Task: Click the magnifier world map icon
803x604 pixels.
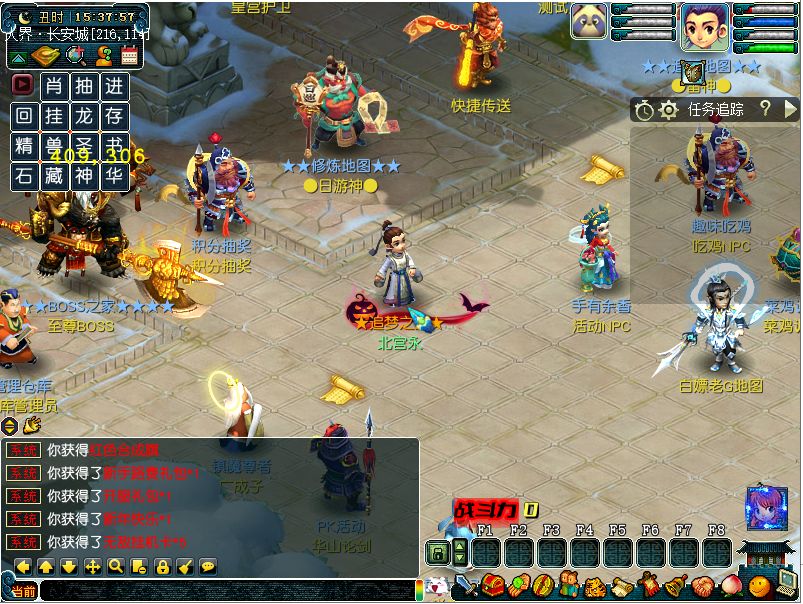Action: 76,56
